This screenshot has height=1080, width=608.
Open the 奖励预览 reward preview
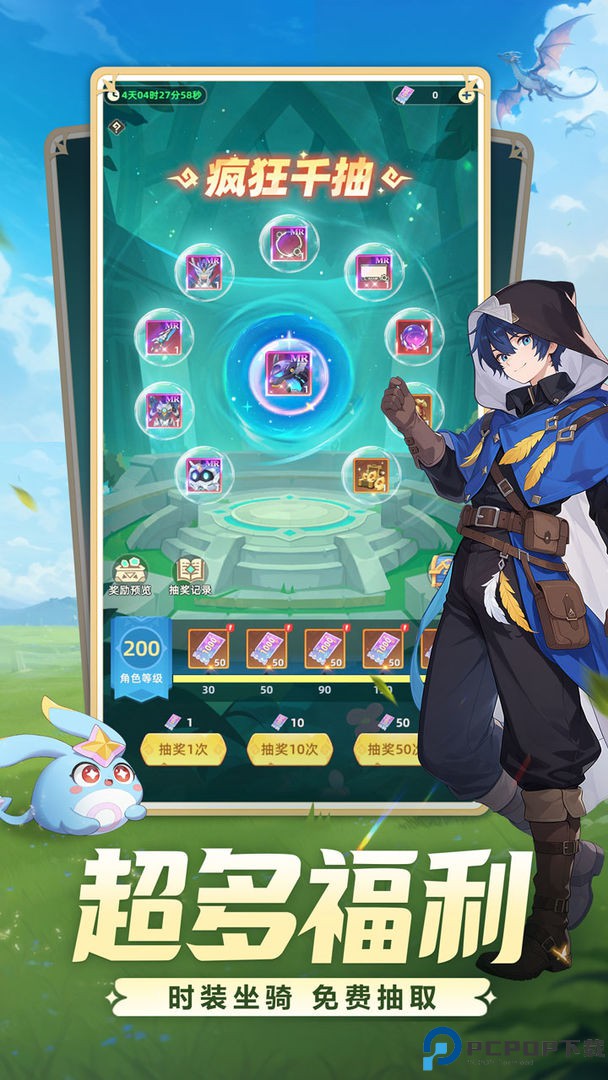130,574
